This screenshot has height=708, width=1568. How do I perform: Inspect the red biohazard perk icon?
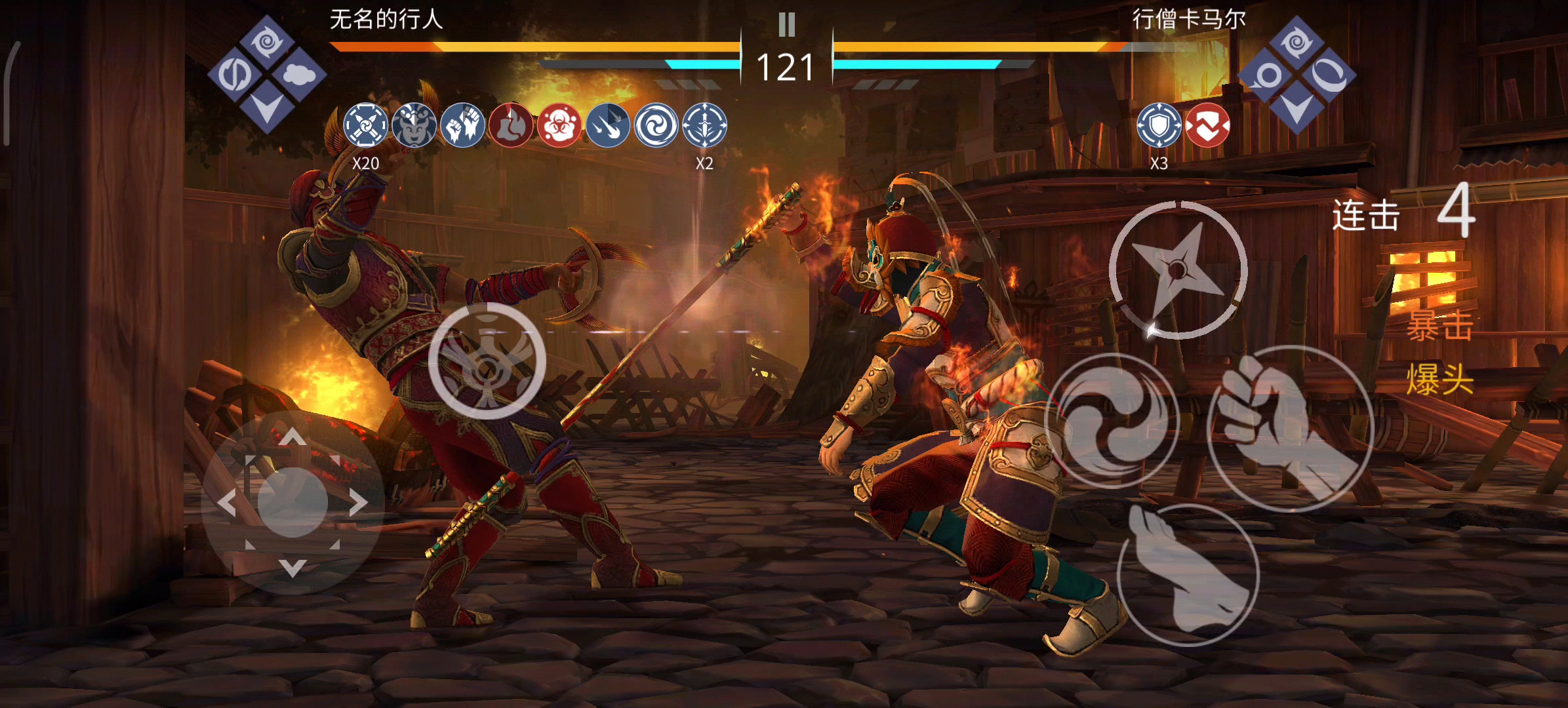[559, 125]
